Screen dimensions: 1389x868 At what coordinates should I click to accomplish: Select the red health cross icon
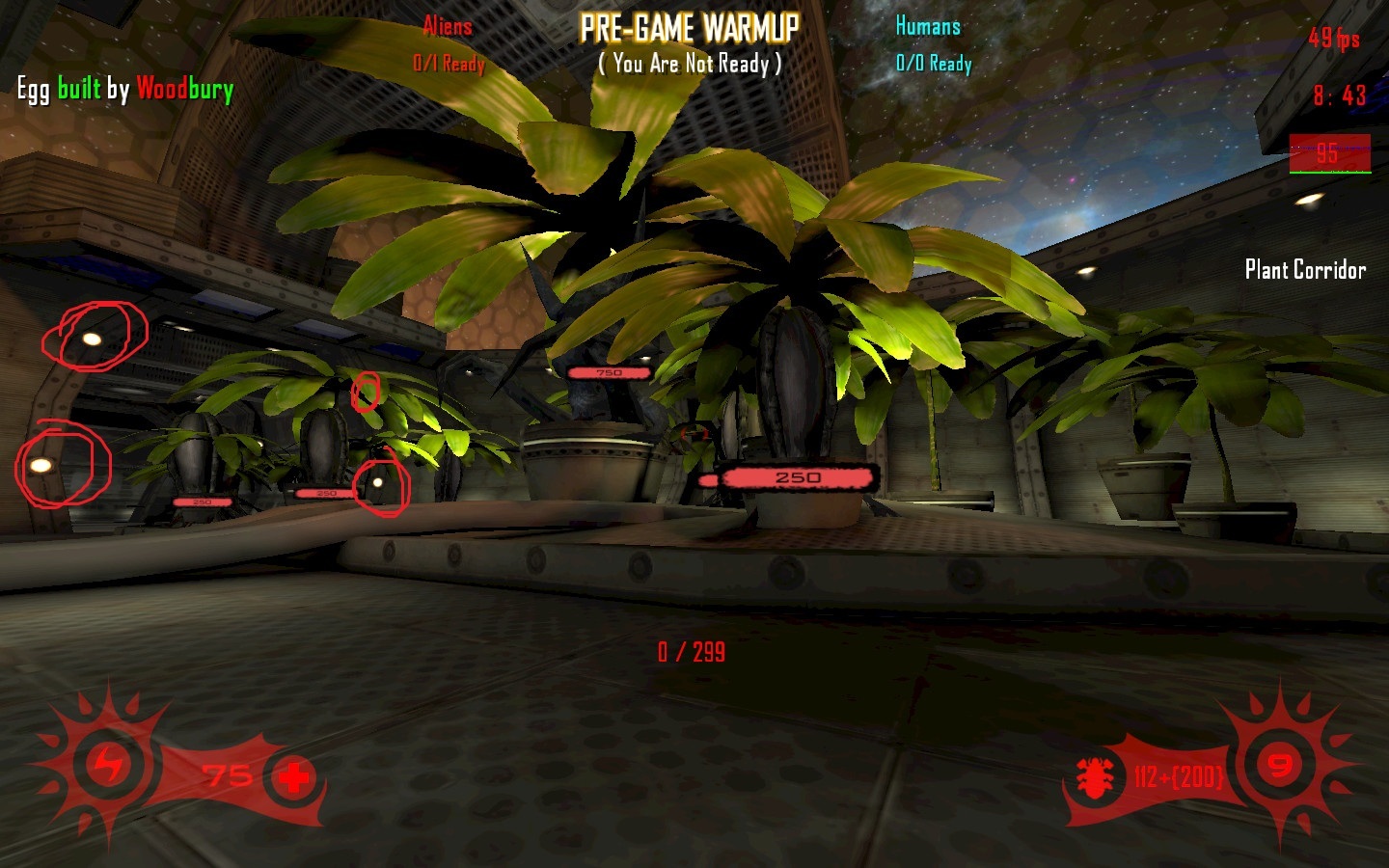294,776
